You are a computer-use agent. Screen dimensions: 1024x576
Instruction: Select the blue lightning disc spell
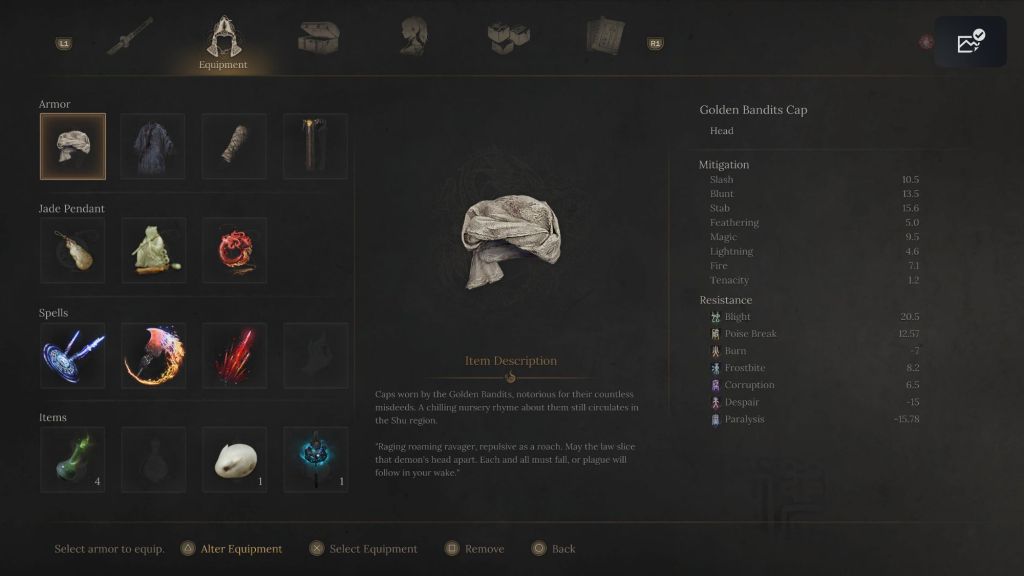pos(73,355)
